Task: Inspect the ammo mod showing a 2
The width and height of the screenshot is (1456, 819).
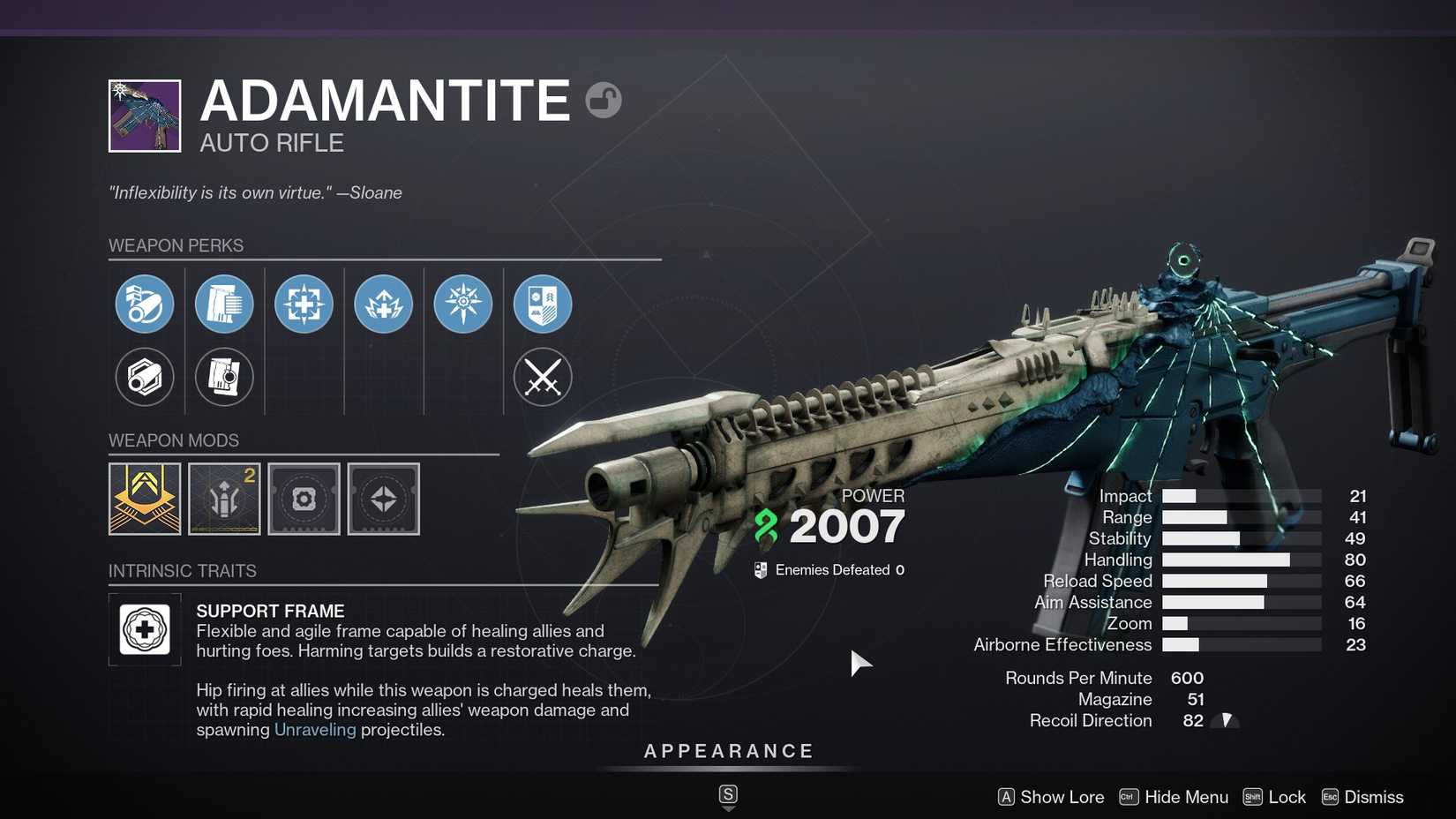Action: pyautogui.click(x=224, y=499)
